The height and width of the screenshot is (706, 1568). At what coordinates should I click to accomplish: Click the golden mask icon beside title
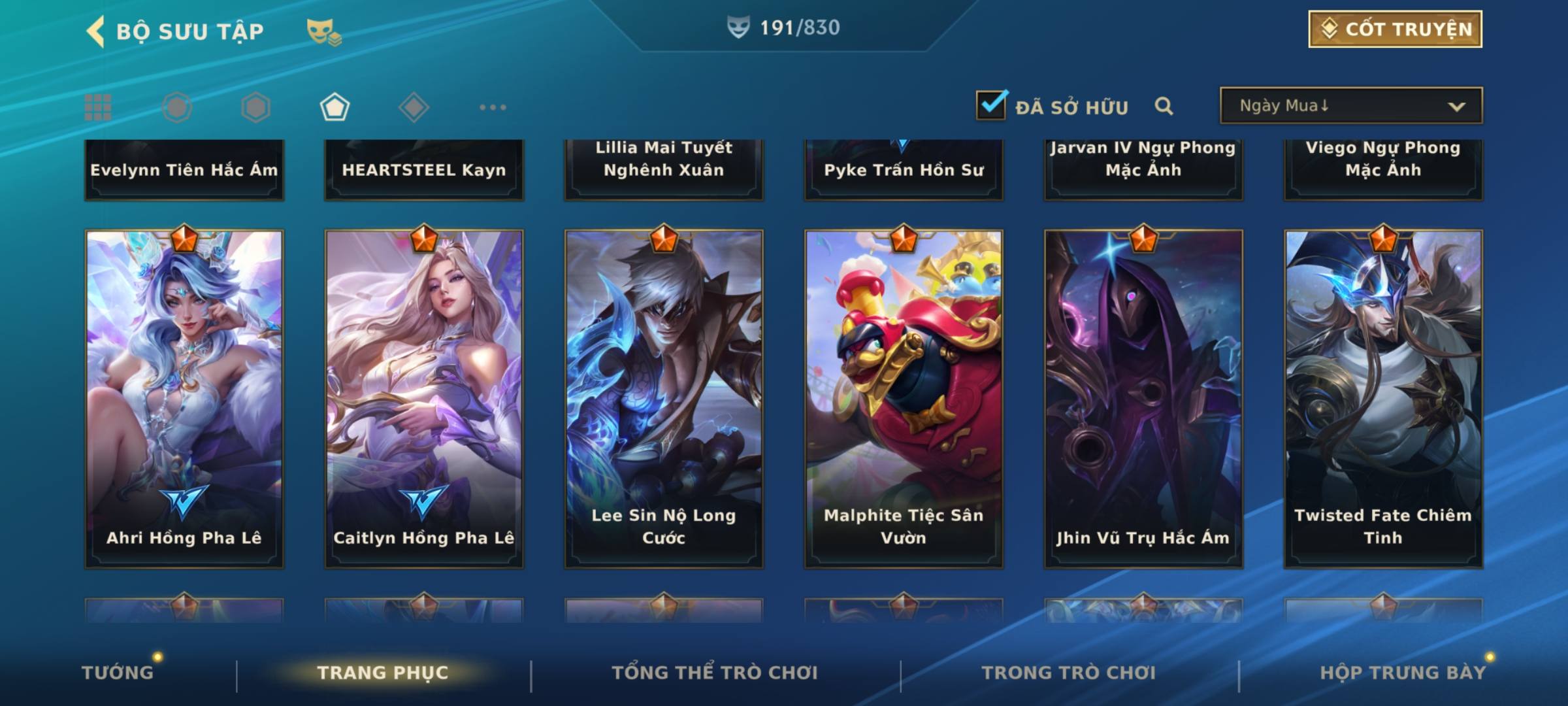tap(323, 31)
